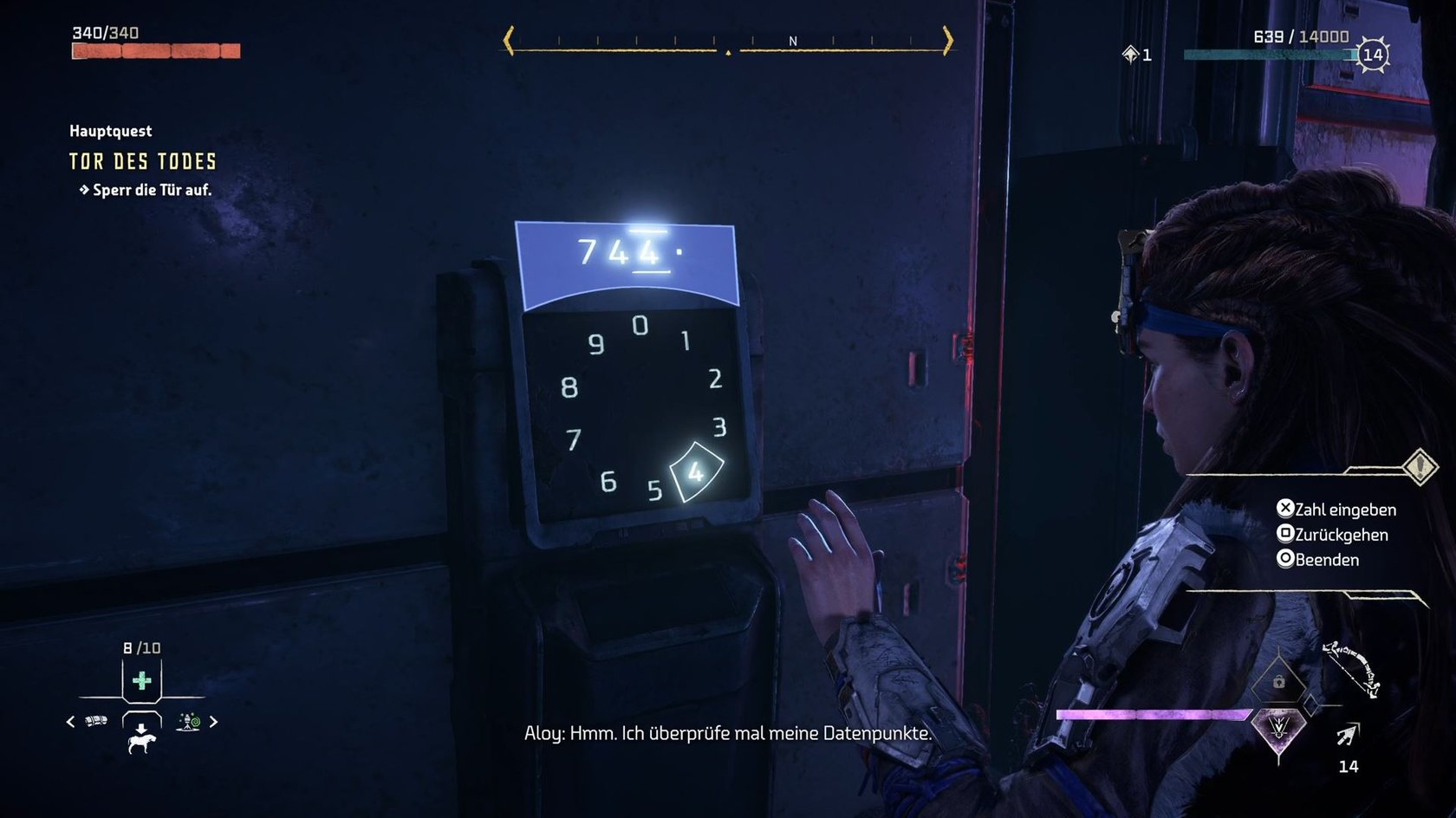The image size is (1456, 818).
Task: Select the horse mount icon below the wheel
Action: click(142, 743)
